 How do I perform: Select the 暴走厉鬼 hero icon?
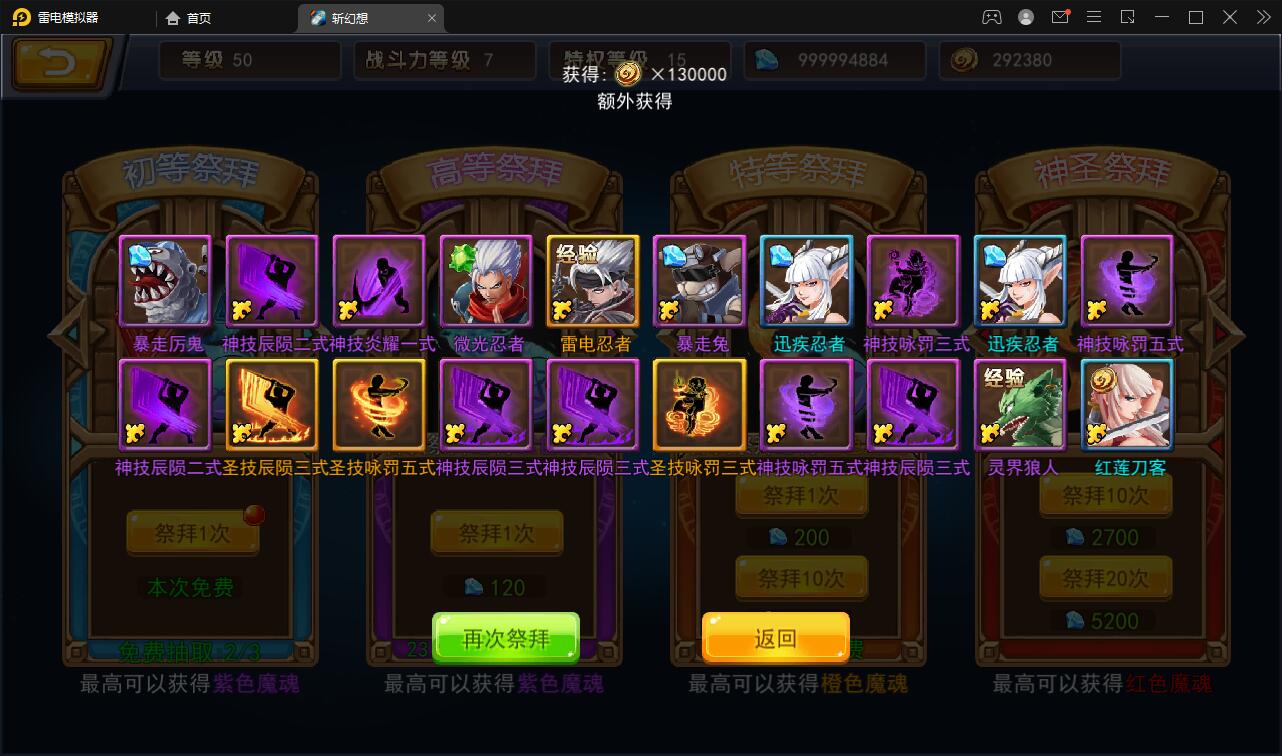[165, 280]
